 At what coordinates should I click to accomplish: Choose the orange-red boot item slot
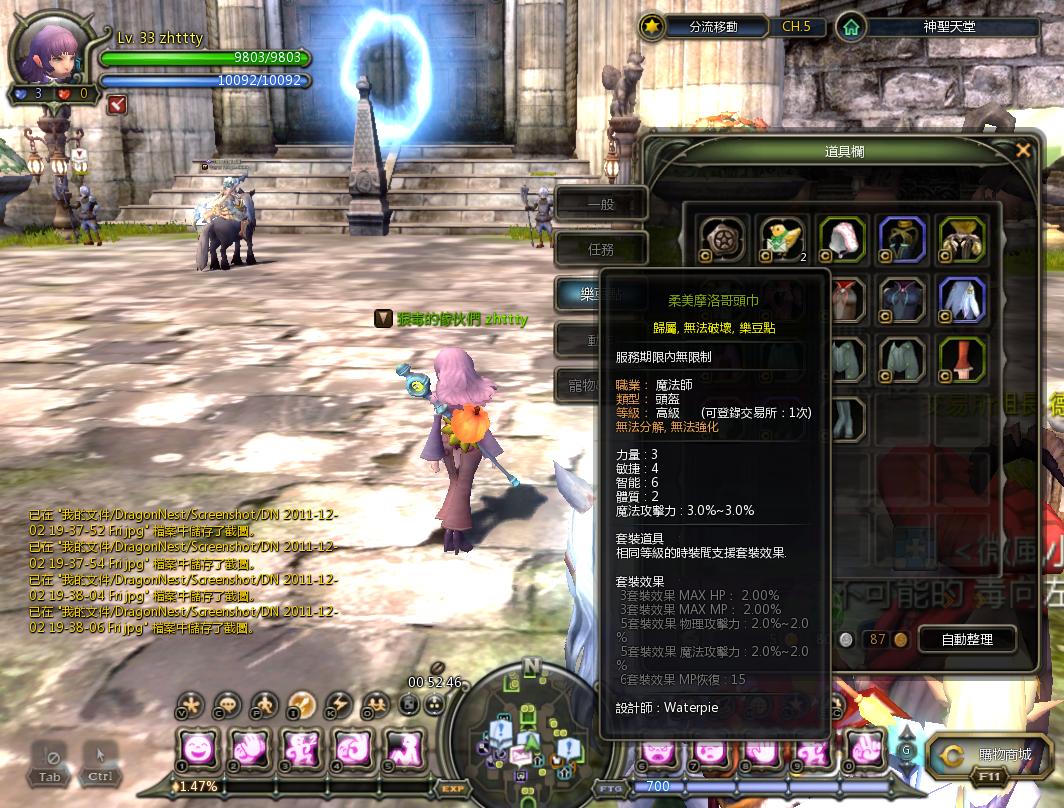[x=962, y=358]
